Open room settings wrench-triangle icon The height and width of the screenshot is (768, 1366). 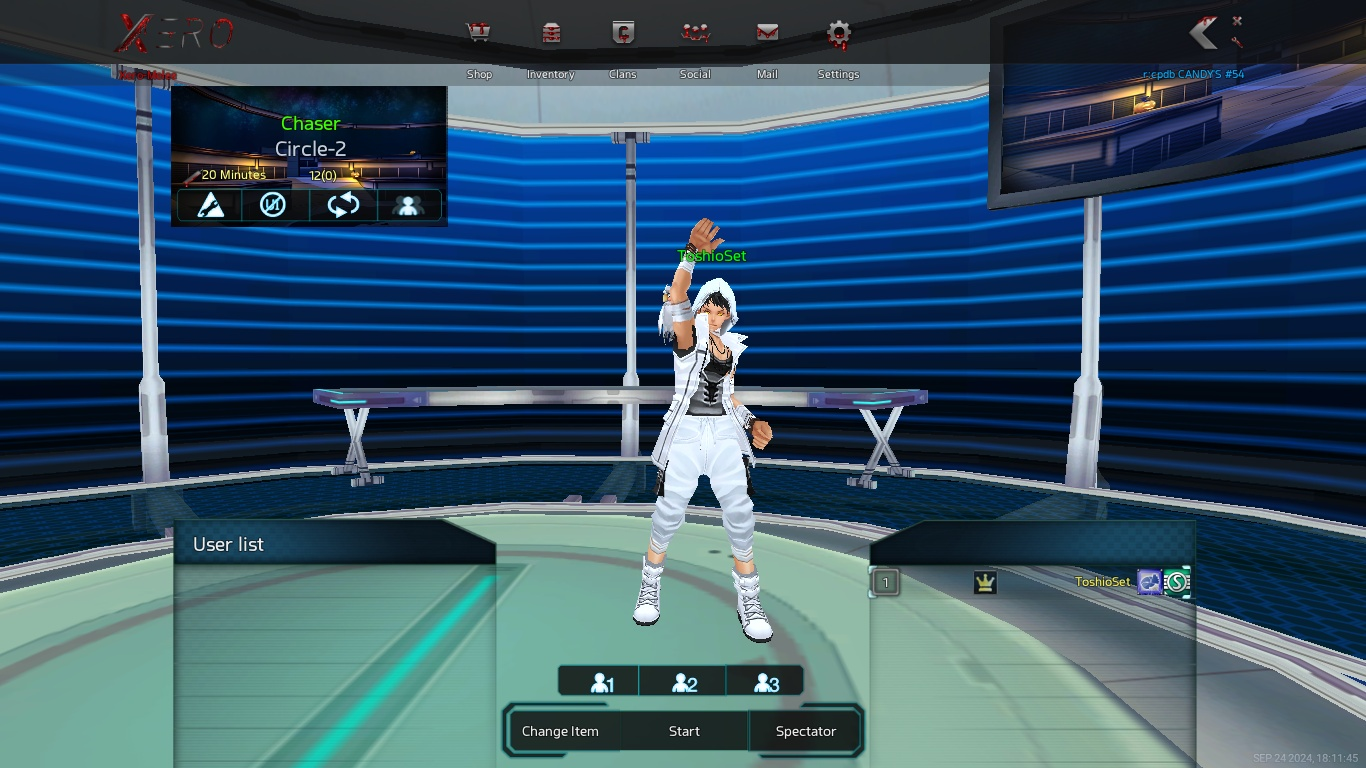[x=210, y=205]
